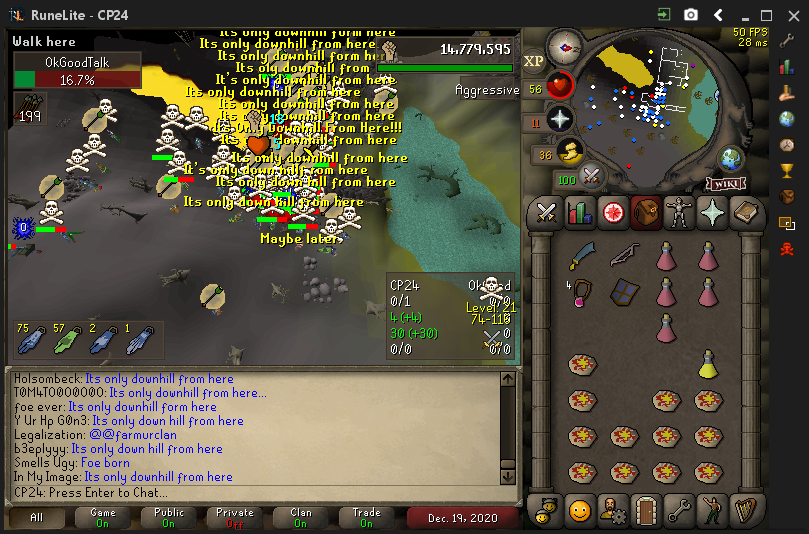
Task: Select the Game chat filter tab
Action: click(x=103, y=518)
